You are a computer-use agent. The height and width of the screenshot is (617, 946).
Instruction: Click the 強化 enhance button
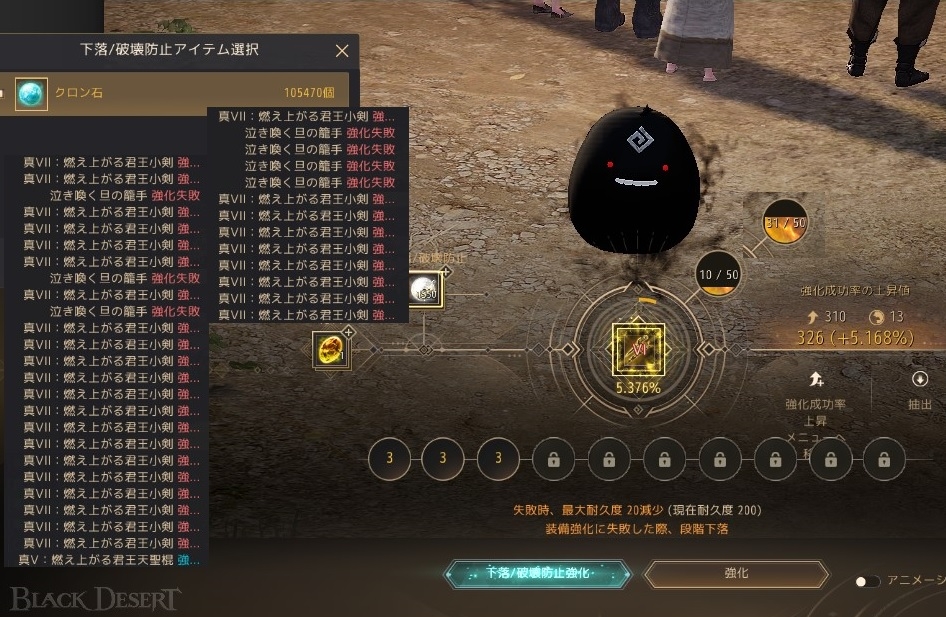click(736, 574)
